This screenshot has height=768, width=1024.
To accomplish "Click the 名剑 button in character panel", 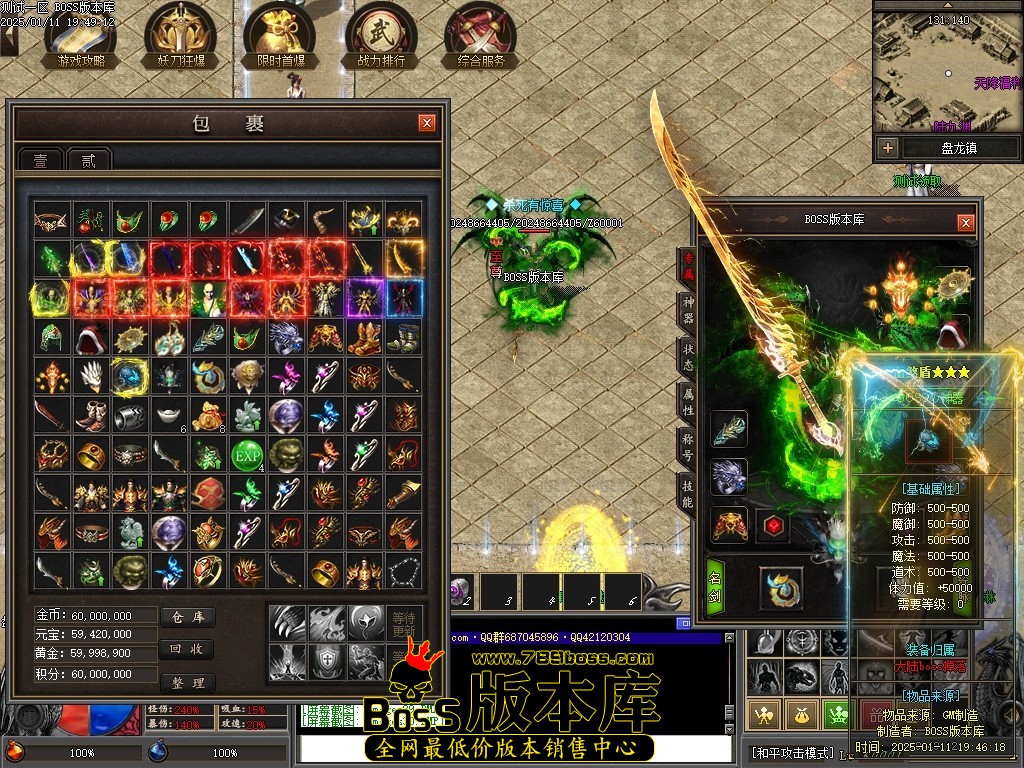I will coord(715,588).
